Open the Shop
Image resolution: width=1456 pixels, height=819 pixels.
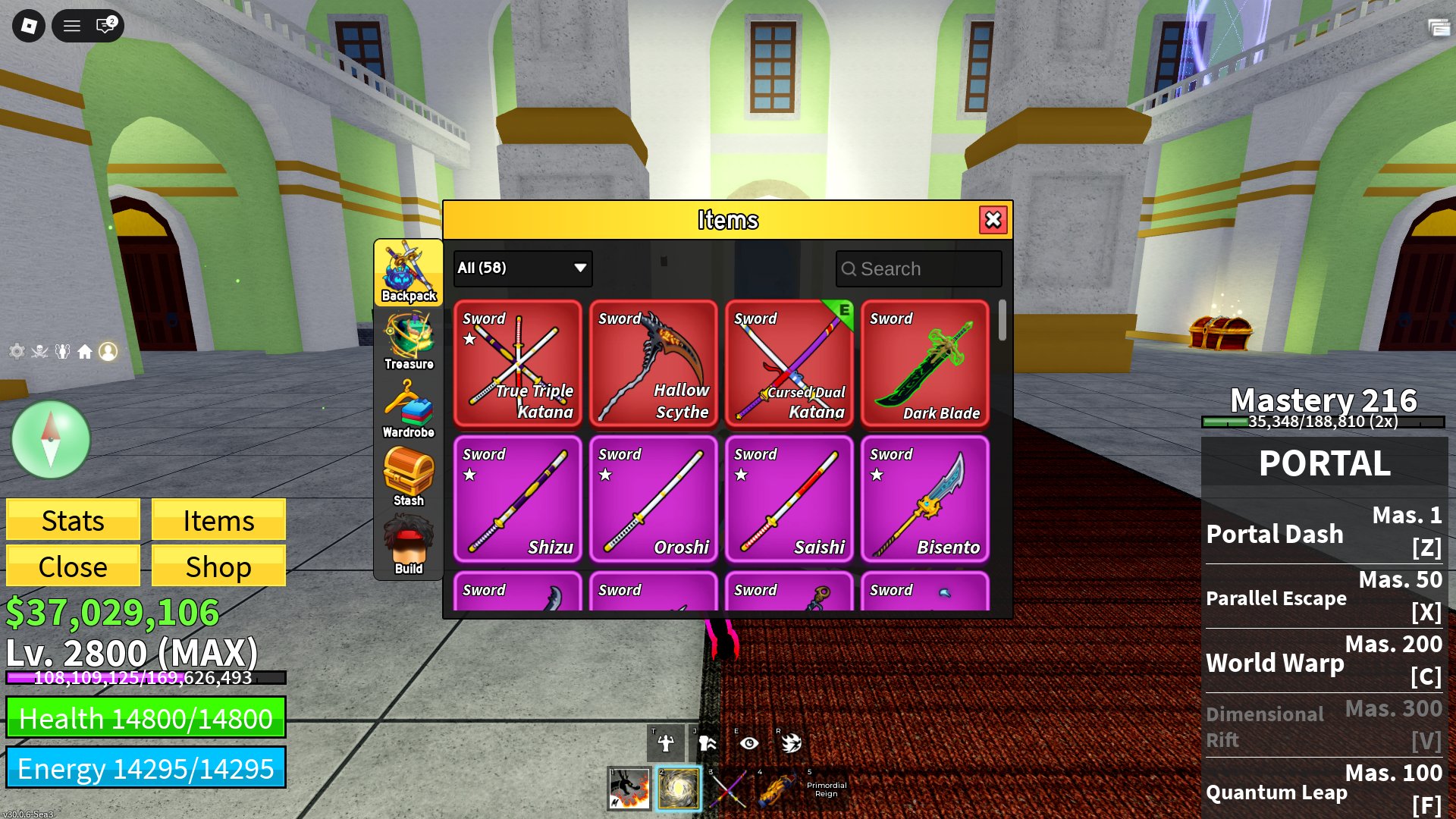click(x=218, y=566)
